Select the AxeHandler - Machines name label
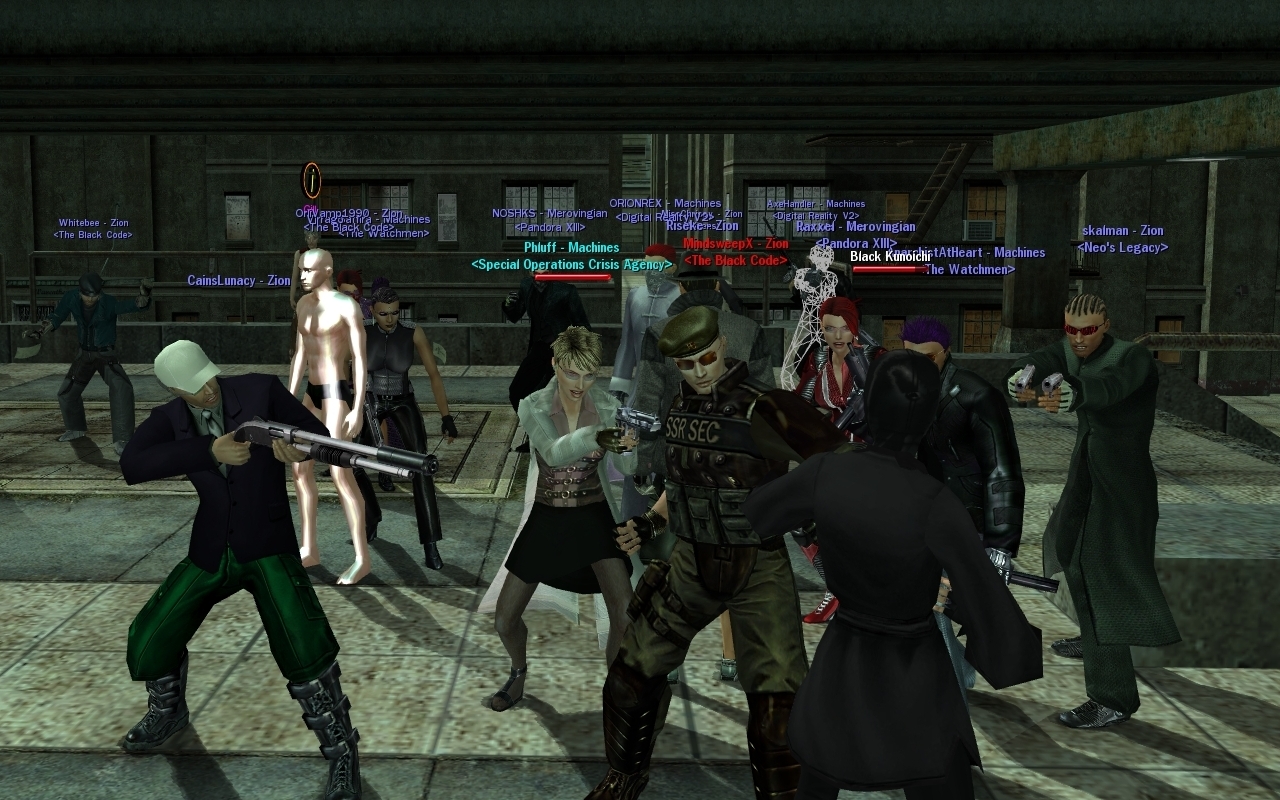Viewport: 1280px width, 800px height. pos(816,204)
